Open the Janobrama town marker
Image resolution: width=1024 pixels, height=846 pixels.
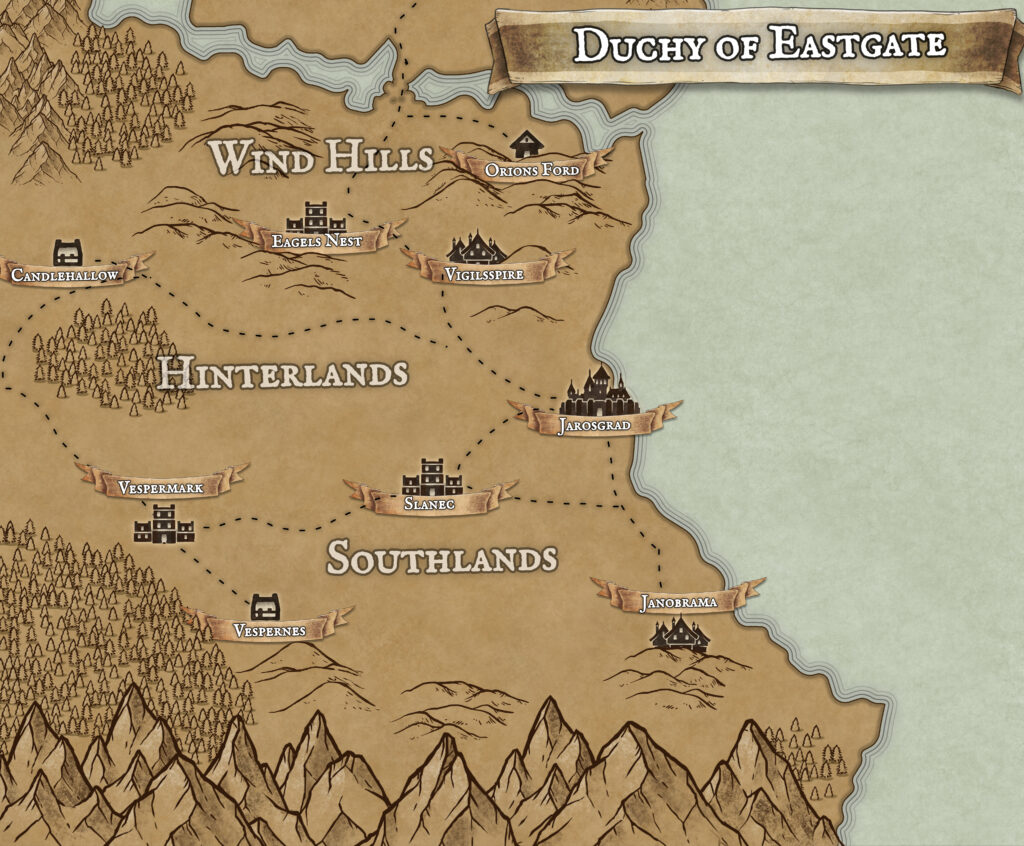pyautogui.click(x=679, y=633)
